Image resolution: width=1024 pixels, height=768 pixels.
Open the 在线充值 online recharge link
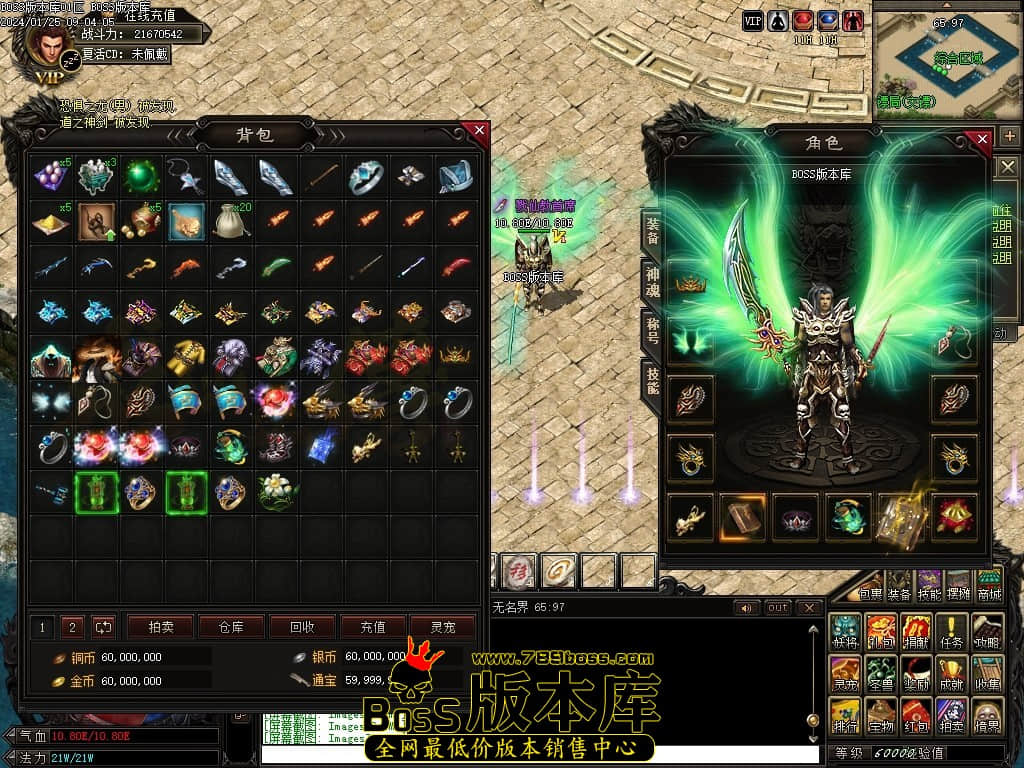[x=150, y=15]
